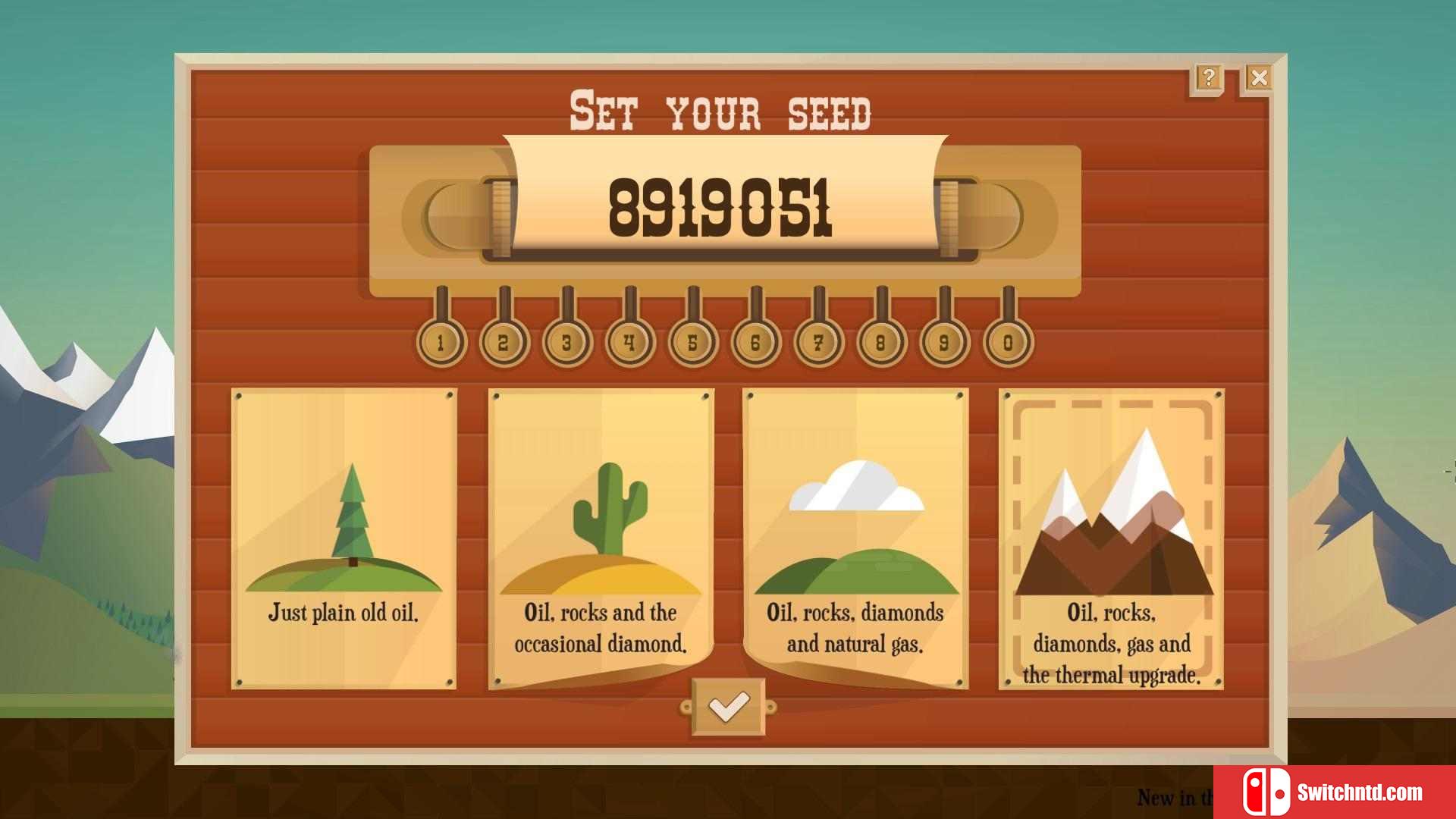Open the question mark help button
1456x819 pixels.
(x=1208, y=77)
